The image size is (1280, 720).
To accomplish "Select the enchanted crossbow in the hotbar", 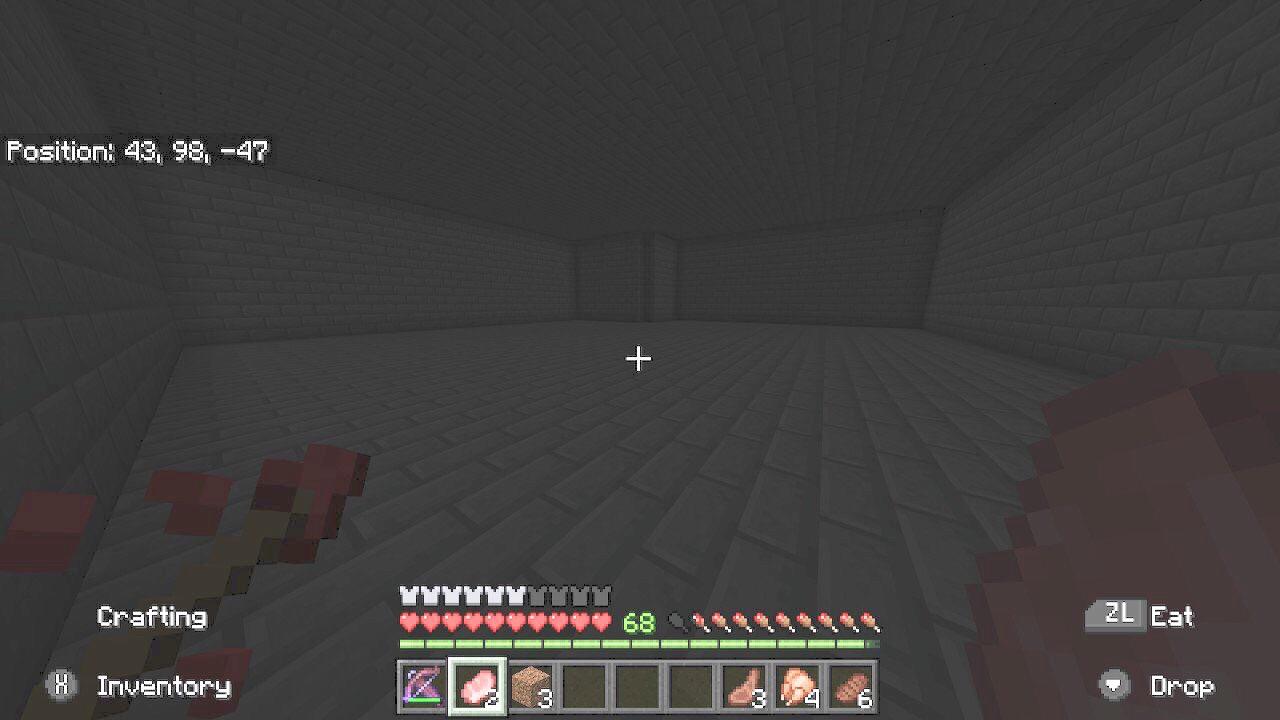I will (x=421, y=687).
